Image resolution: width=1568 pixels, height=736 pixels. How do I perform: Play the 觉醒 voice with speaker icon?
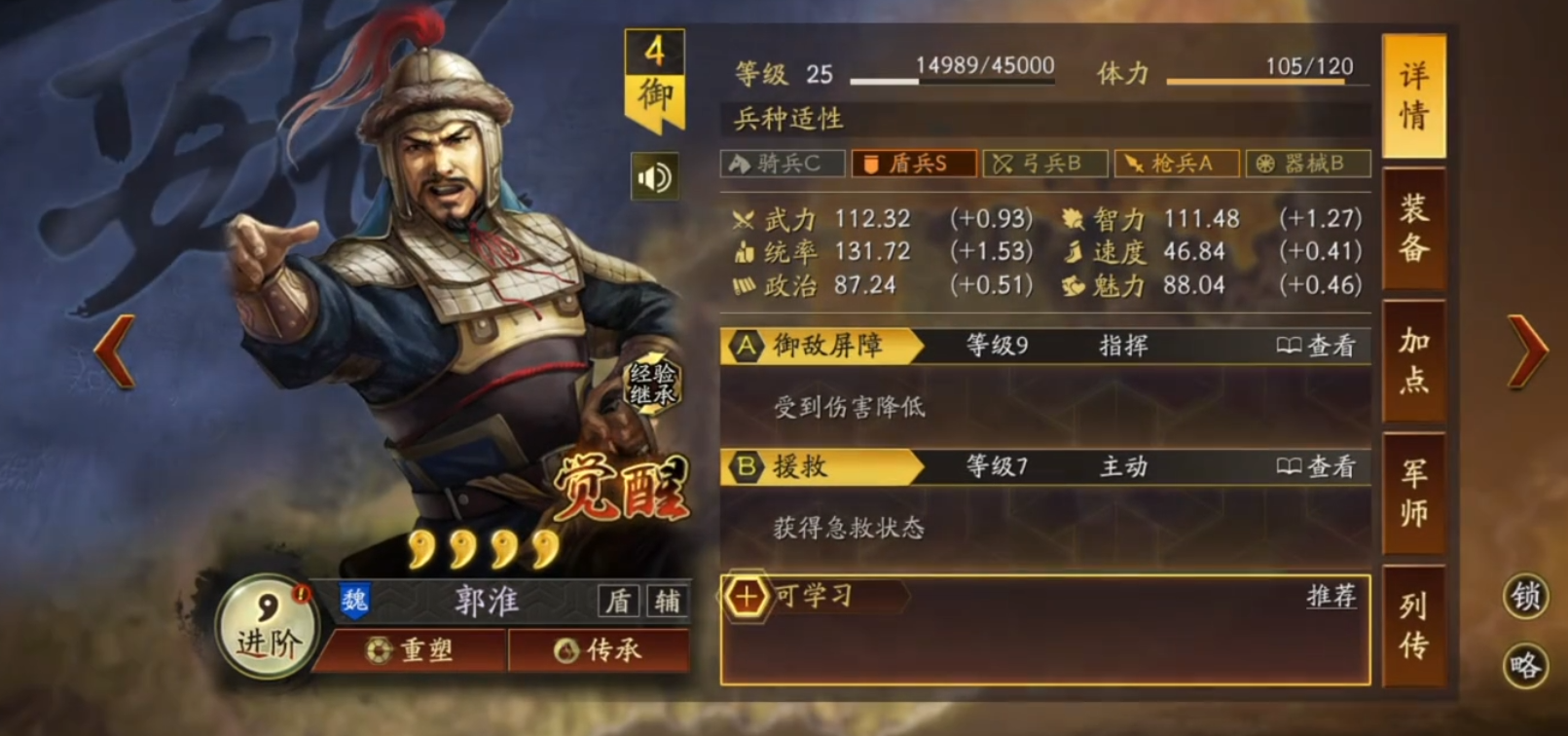pyautogui.click(x=652, y=175)
